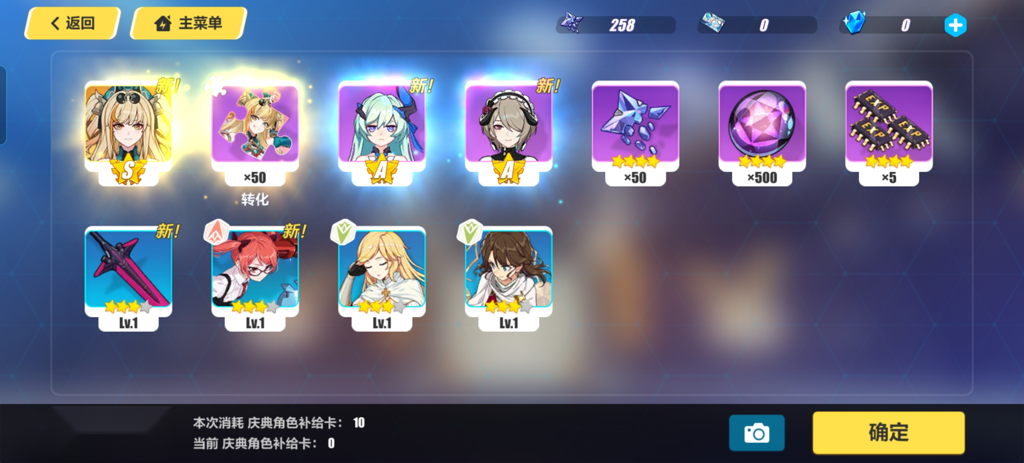The height and width of the screenshot is (463, 1024).
Task: Select the ×500 purple gem orb reward
Action: click(762, 131)
